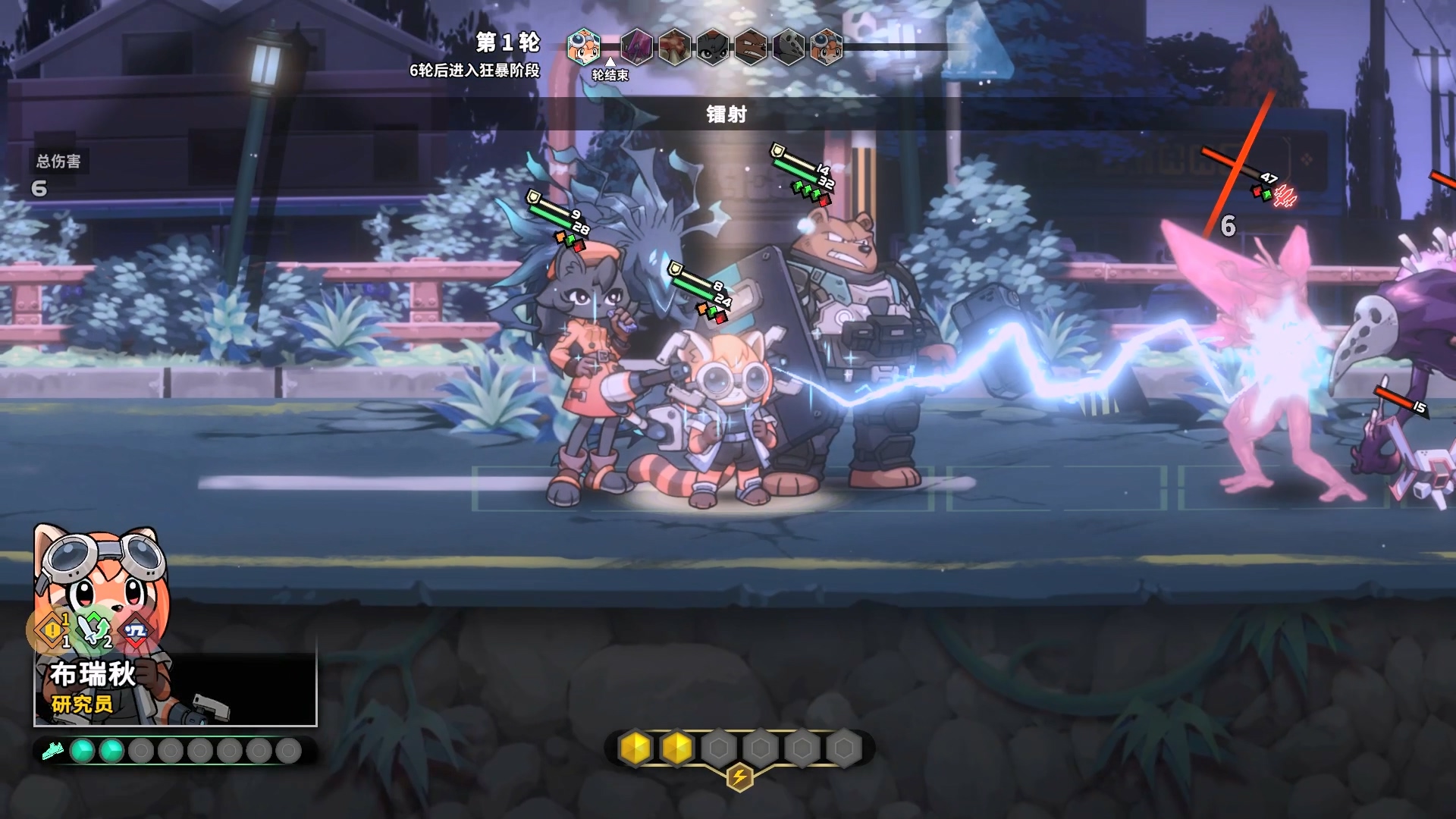This screenshot has width=1456, height=819.
Task: Inspect the yellow exclamation status icon
Action: click(52, 629)
